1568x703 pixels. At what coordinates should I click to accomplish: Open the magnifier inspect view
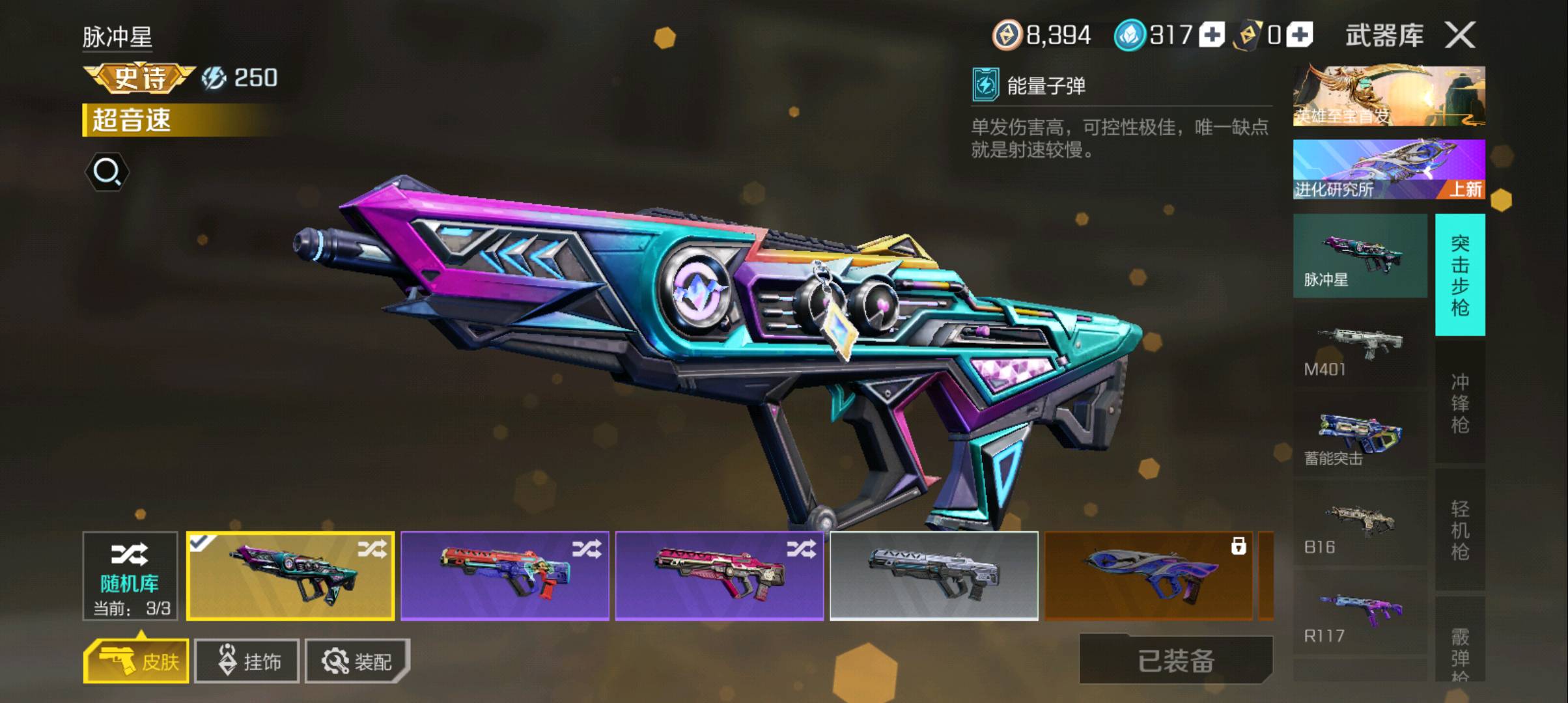[107, 172]
